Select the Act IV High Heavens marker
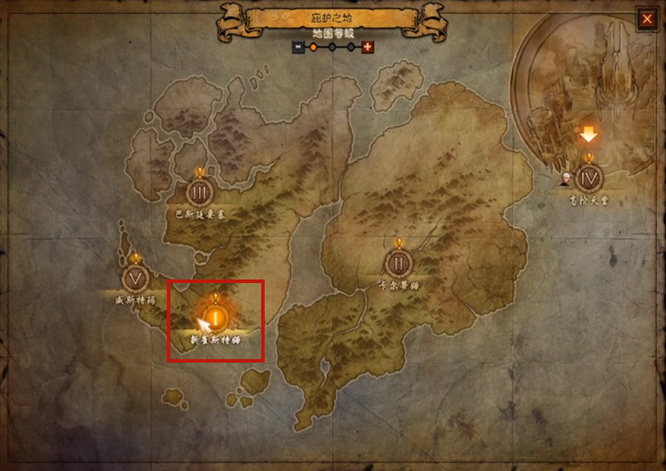Screen dimensions: 666x471 [x=588, y=177]
